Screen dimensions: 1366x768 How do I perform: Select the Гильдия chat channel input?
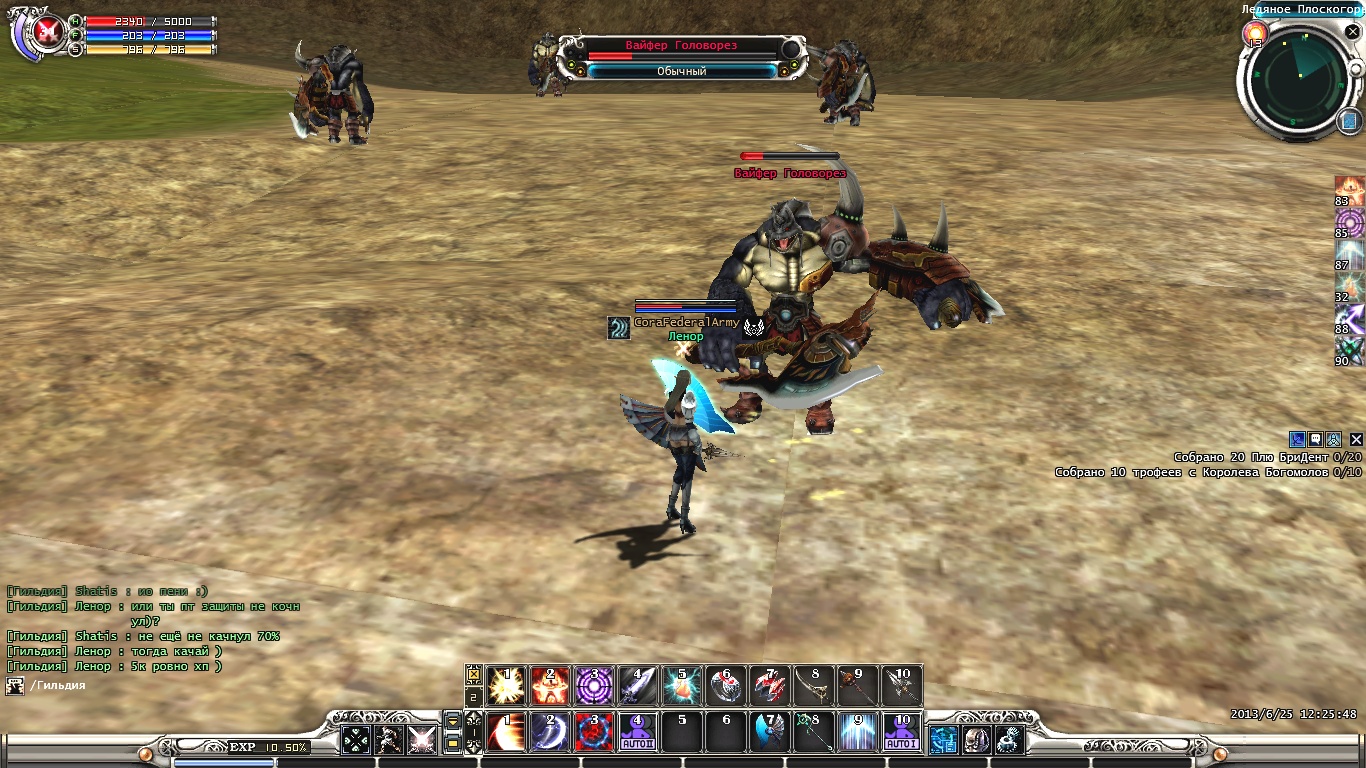click(58, 686)
